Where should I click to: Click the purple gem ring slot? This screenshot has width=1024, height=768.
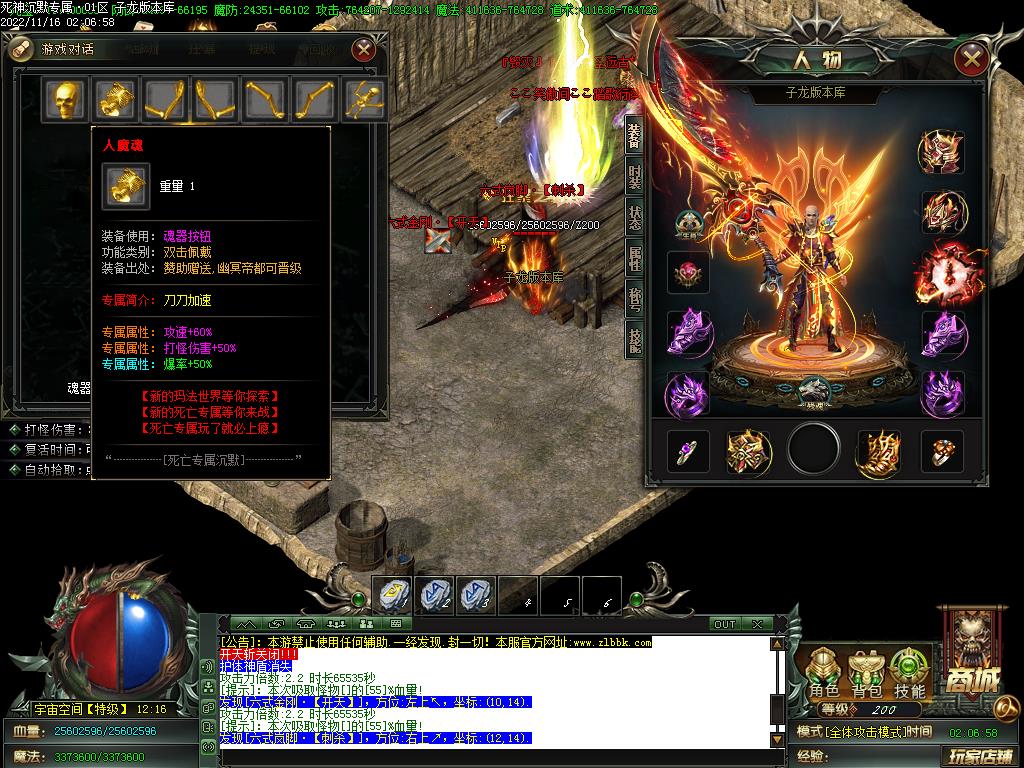coord(688,452)
